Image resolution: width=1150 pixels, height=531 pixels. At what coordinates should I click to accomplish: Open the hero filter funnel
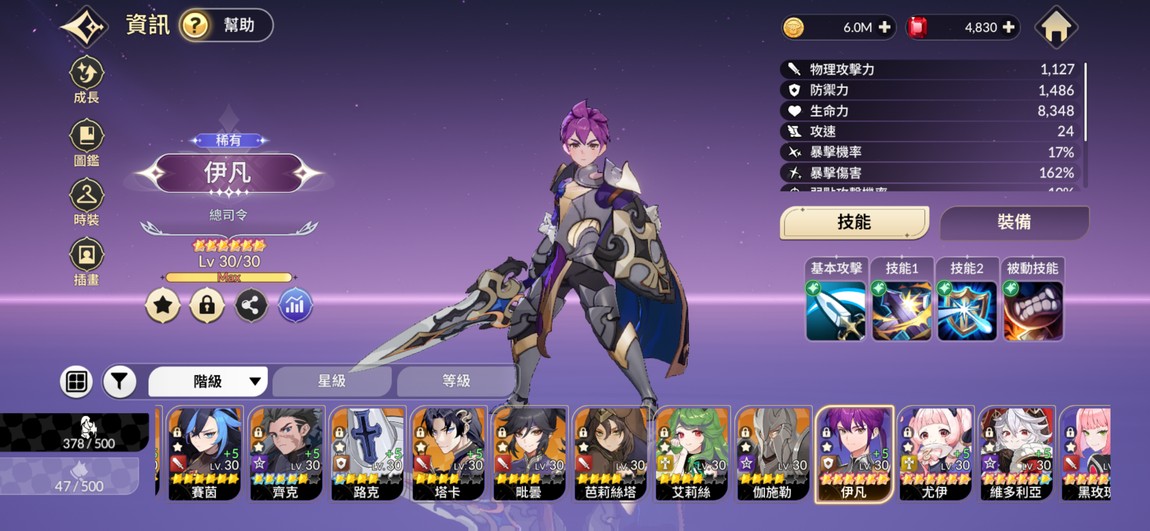tap(119, 381)
